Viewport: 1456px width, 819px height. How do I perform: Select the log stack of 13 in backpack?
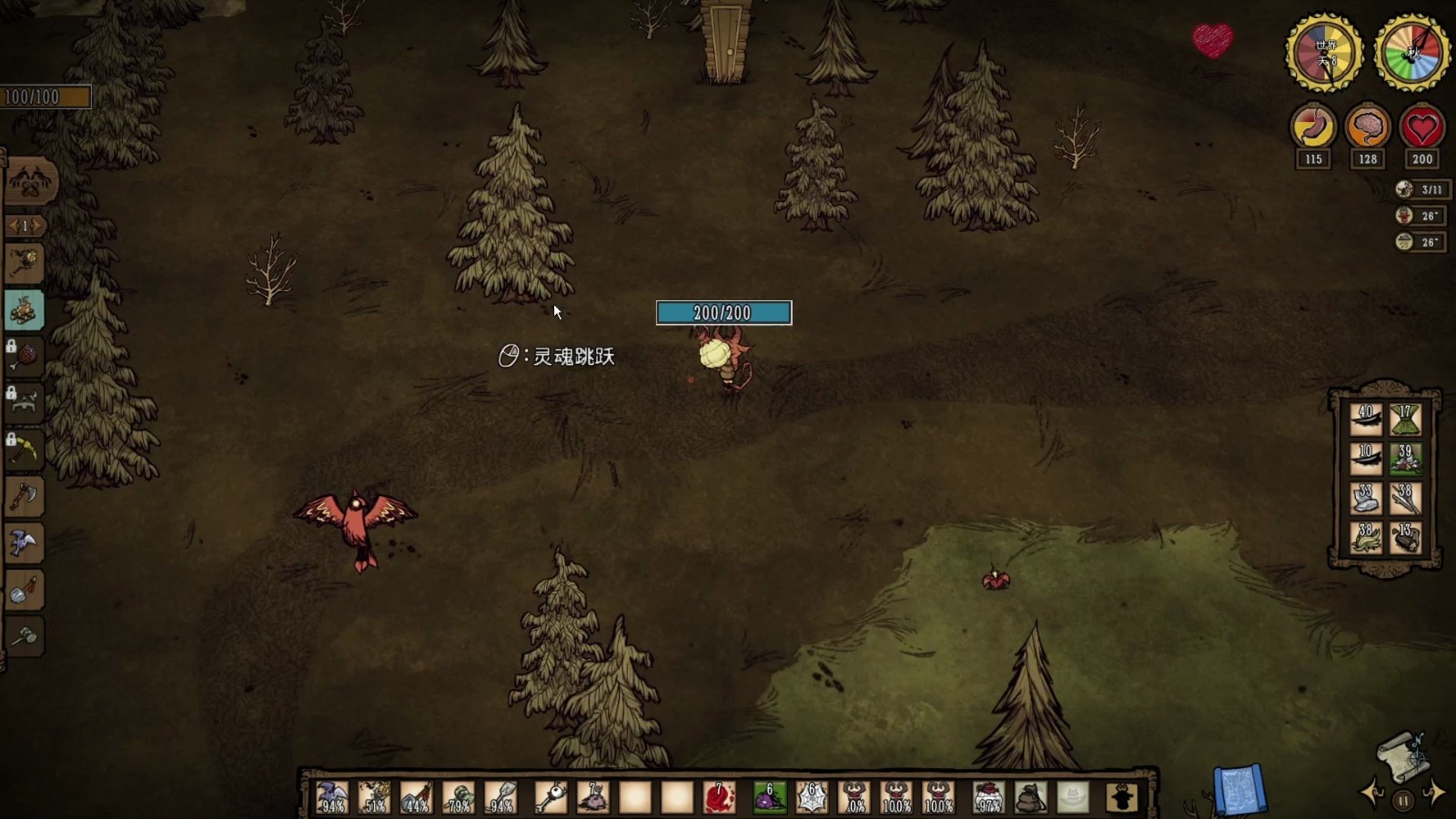(x=1406, y=538)
